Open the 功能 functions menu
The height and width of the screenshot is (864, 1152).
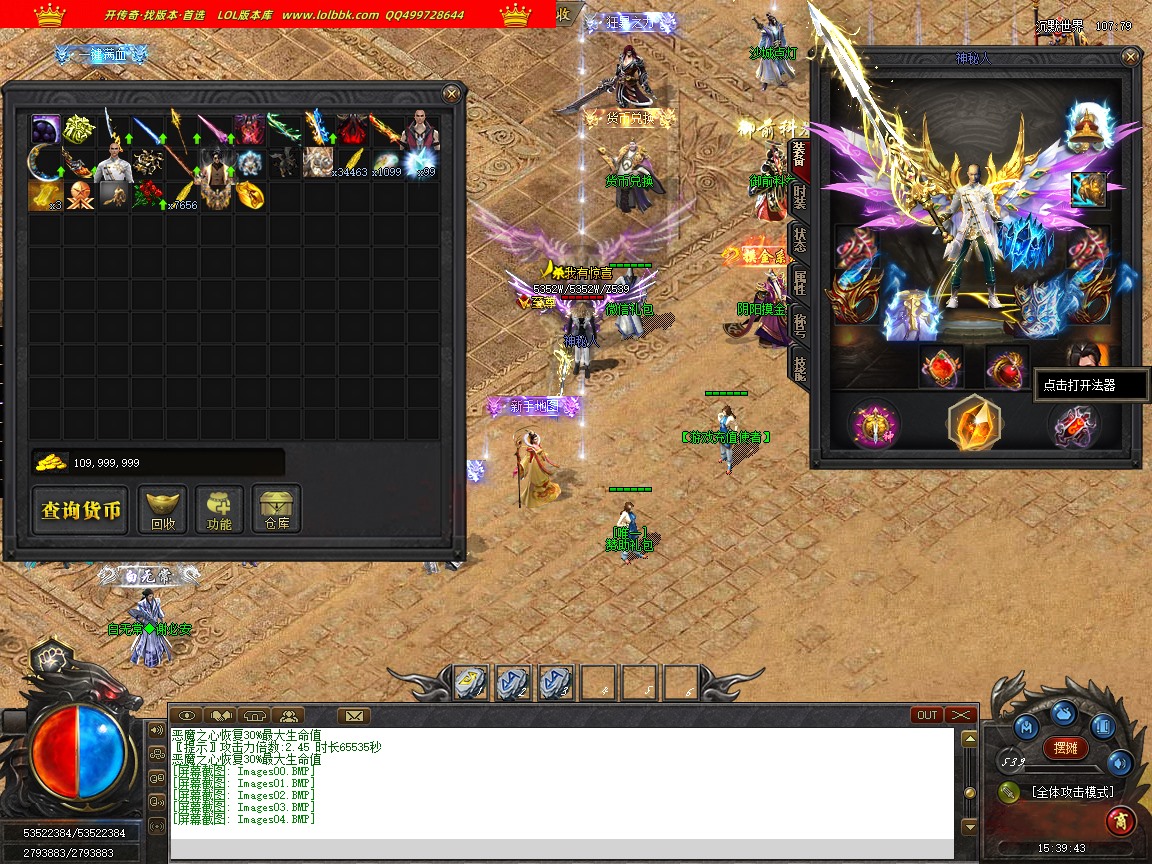pyautogui.click(x=219, y=510)
